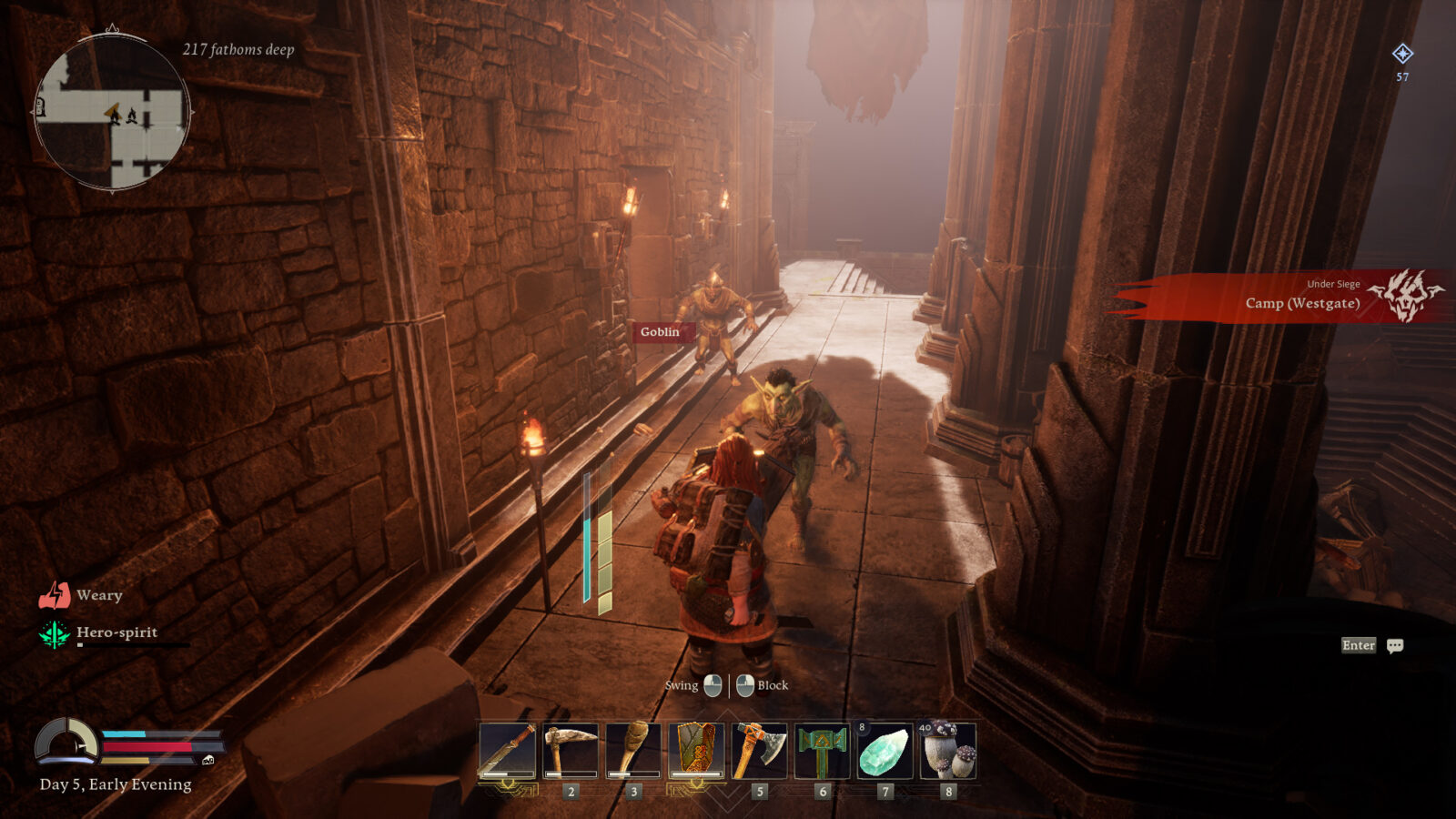Click the wolf emblem on the Under Siege banner

tap(1406, 296)
